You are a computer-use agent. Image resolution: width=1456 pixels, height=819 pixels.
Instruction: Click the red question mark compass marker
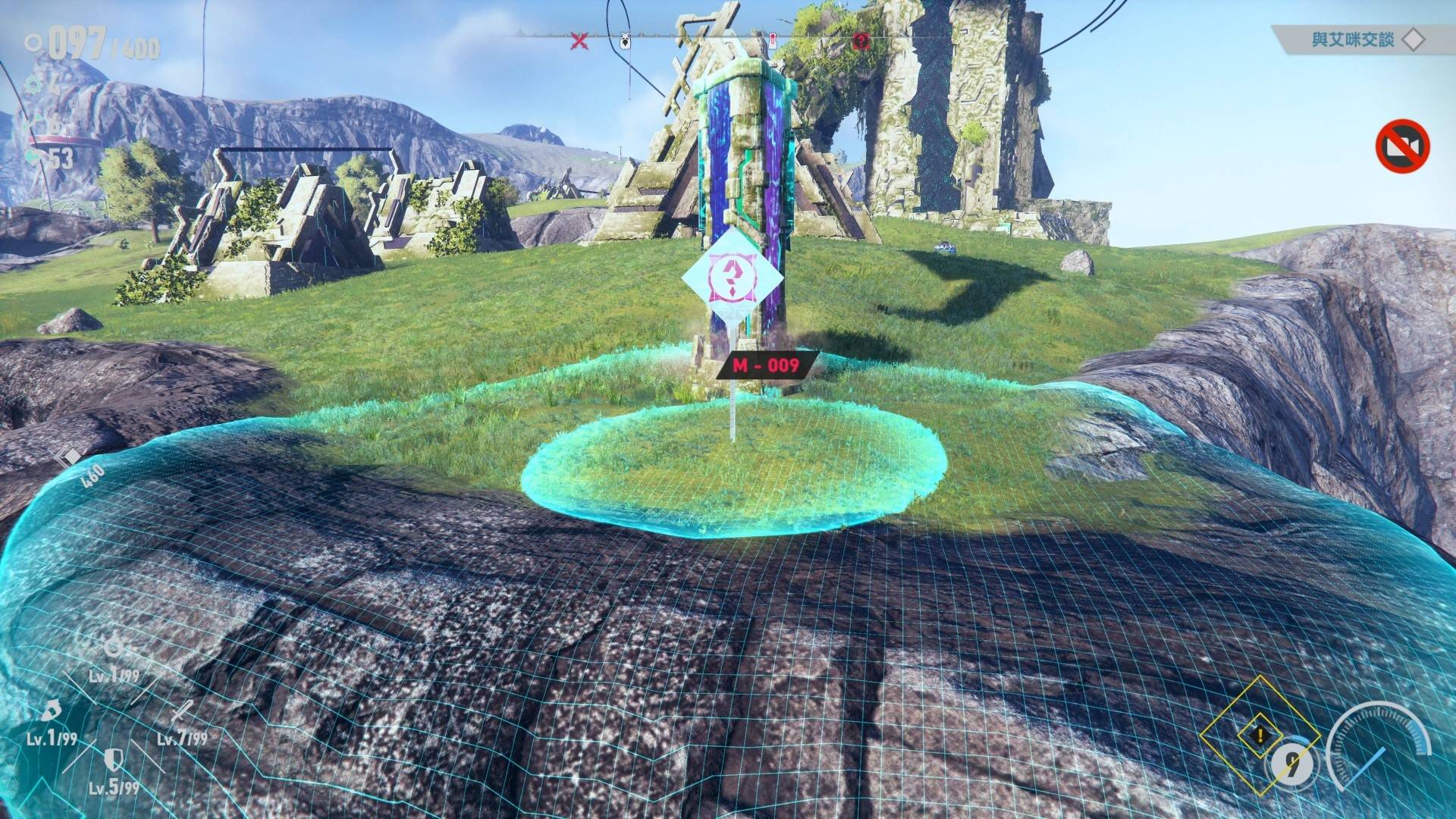pyautogui.click(x=861, y=41)
